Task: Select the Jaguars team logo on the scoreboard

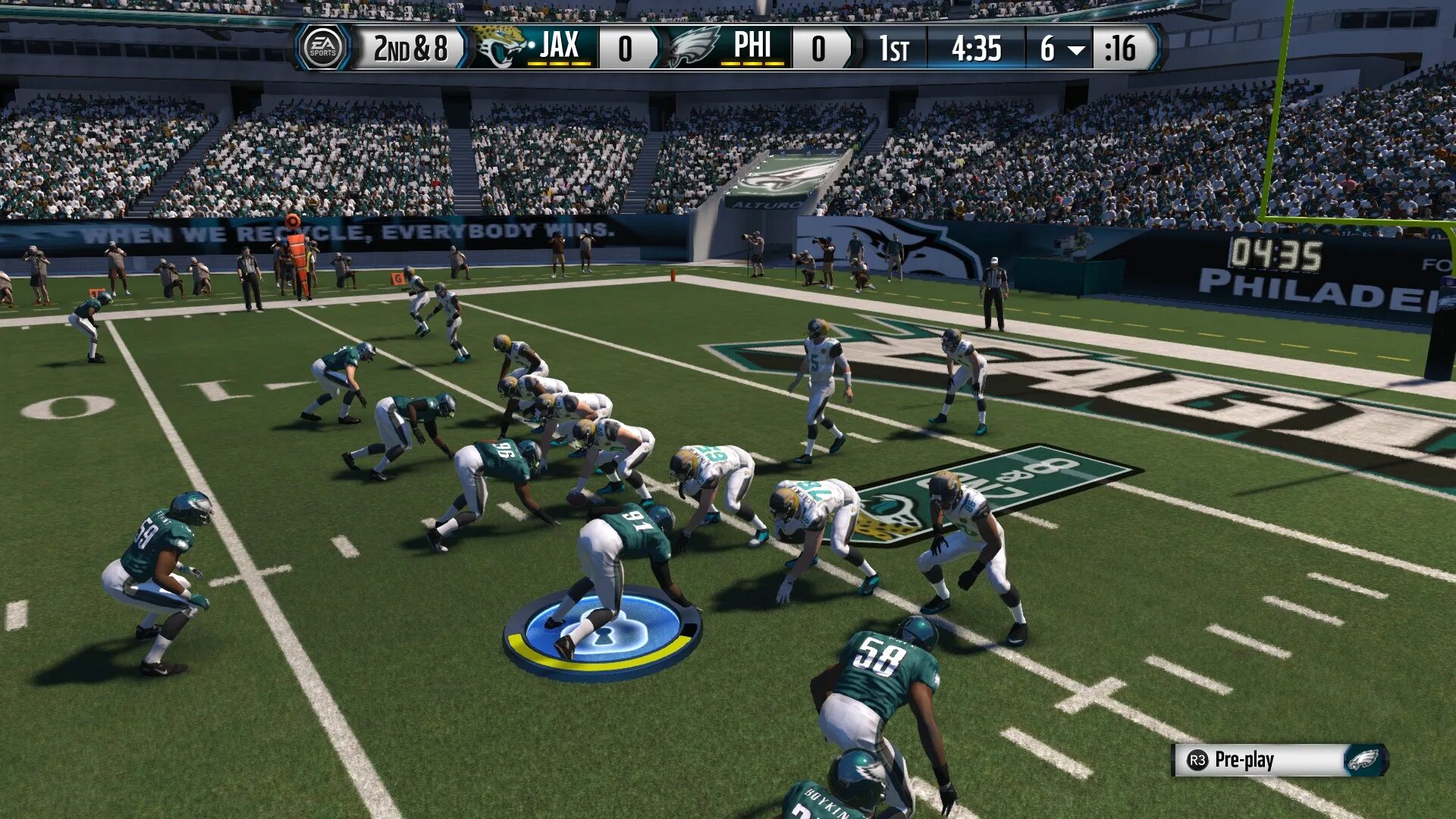Action: [x=499, y=47]
